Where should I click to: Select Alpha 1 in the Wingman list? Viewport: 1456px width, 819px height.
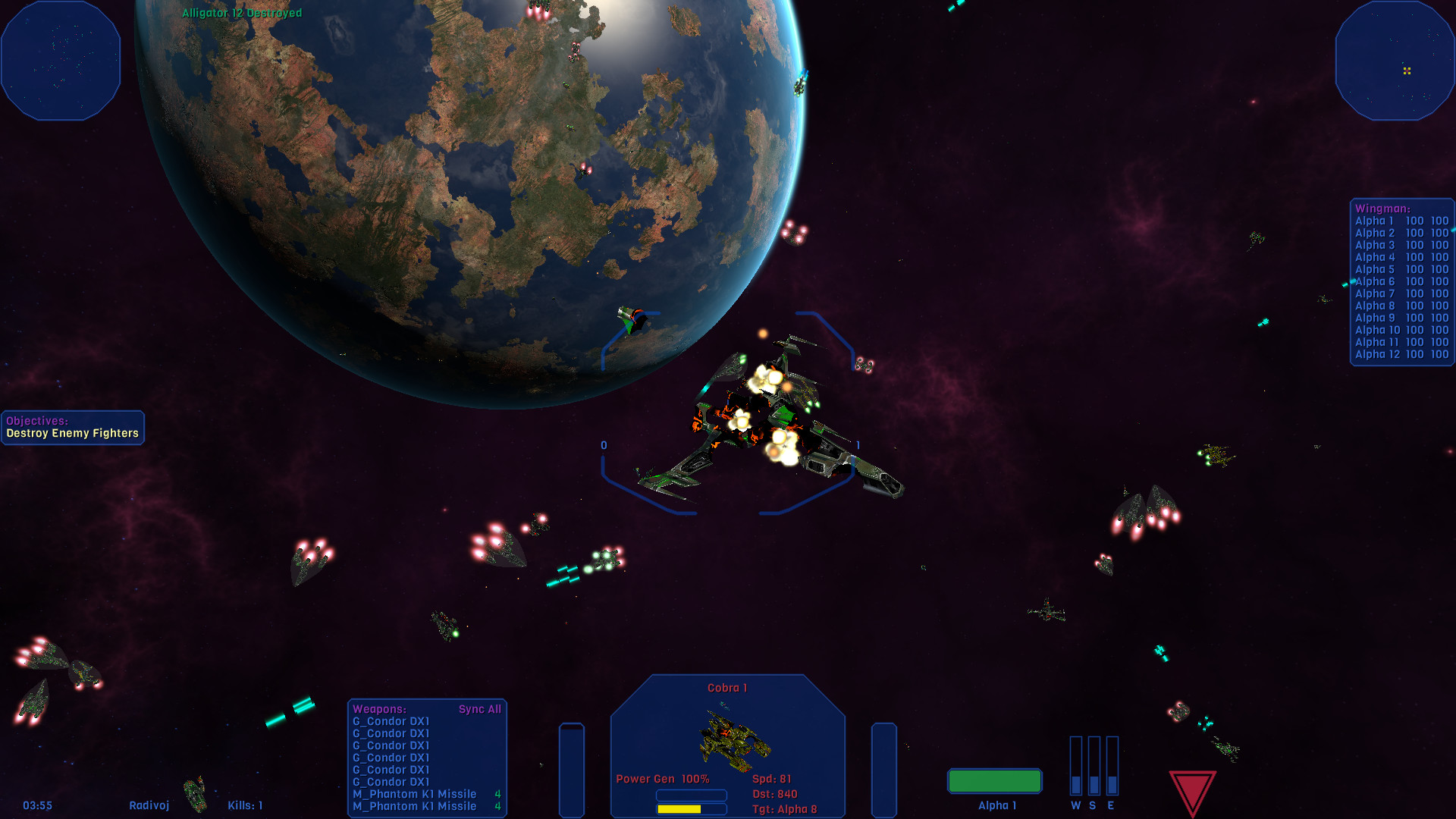point(1373,220)
